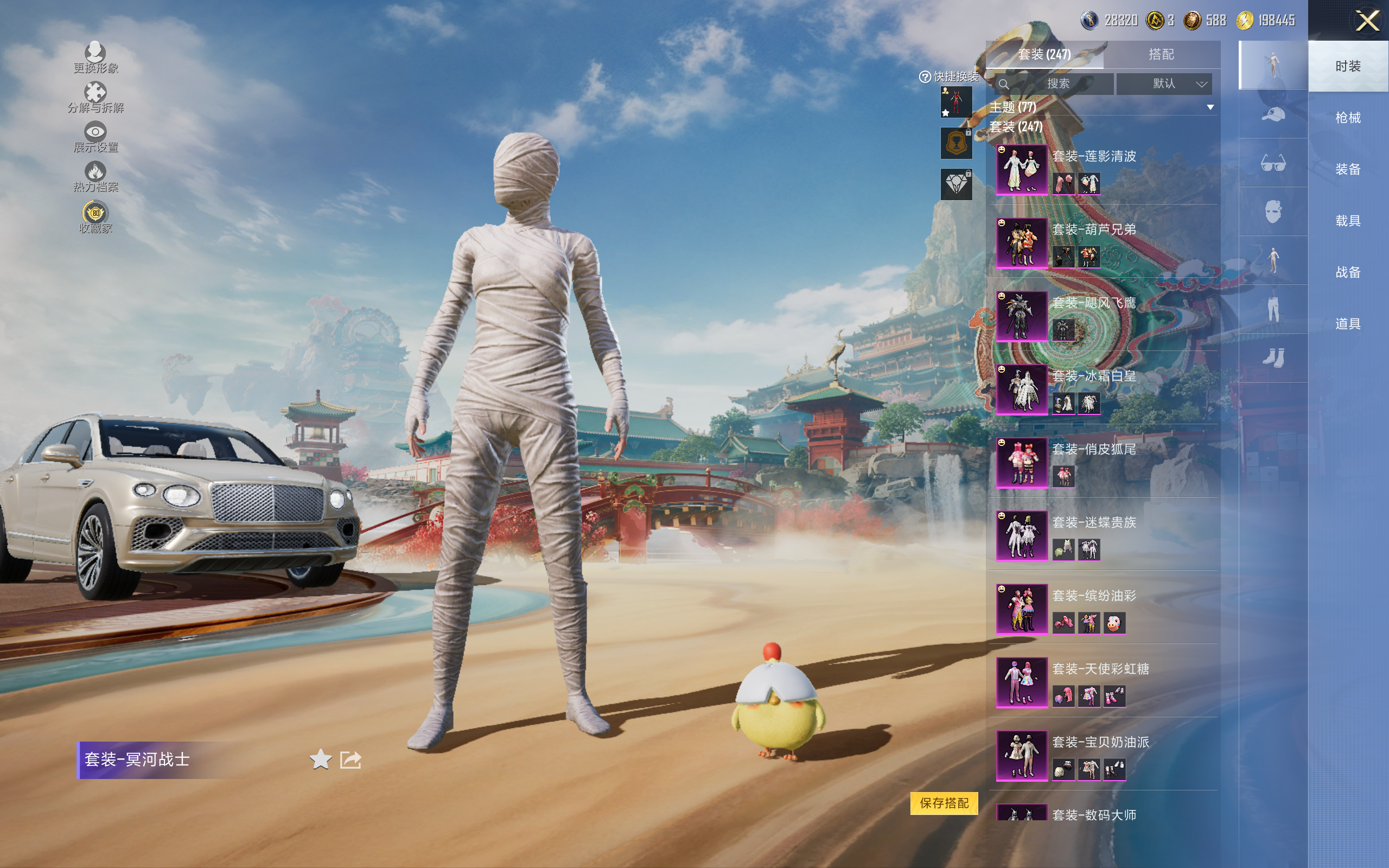Switch to the 枪械 firearms category
This screenshot has height=868, width=1389.
pyautogui.click(x=1347, y=118)
